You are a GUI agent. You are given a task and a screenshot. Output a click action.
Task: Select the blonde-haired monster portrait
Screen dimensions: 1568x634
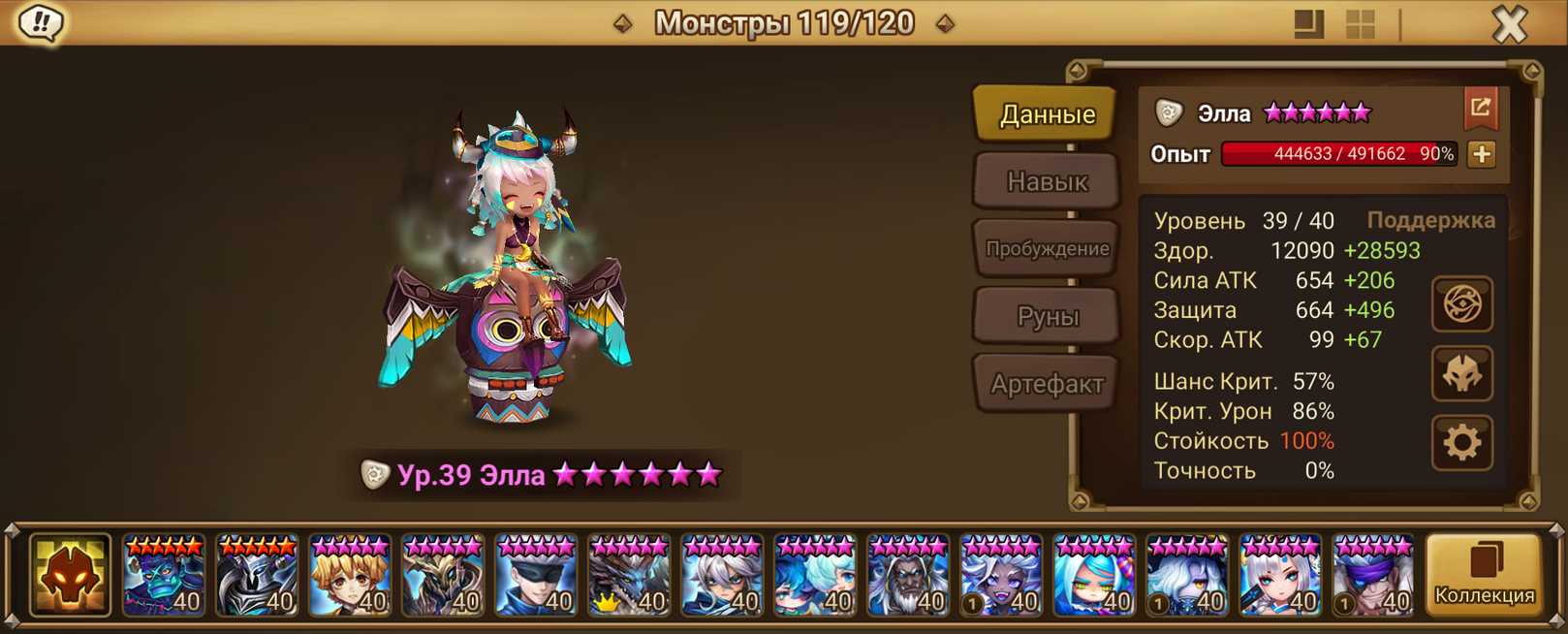350,577
